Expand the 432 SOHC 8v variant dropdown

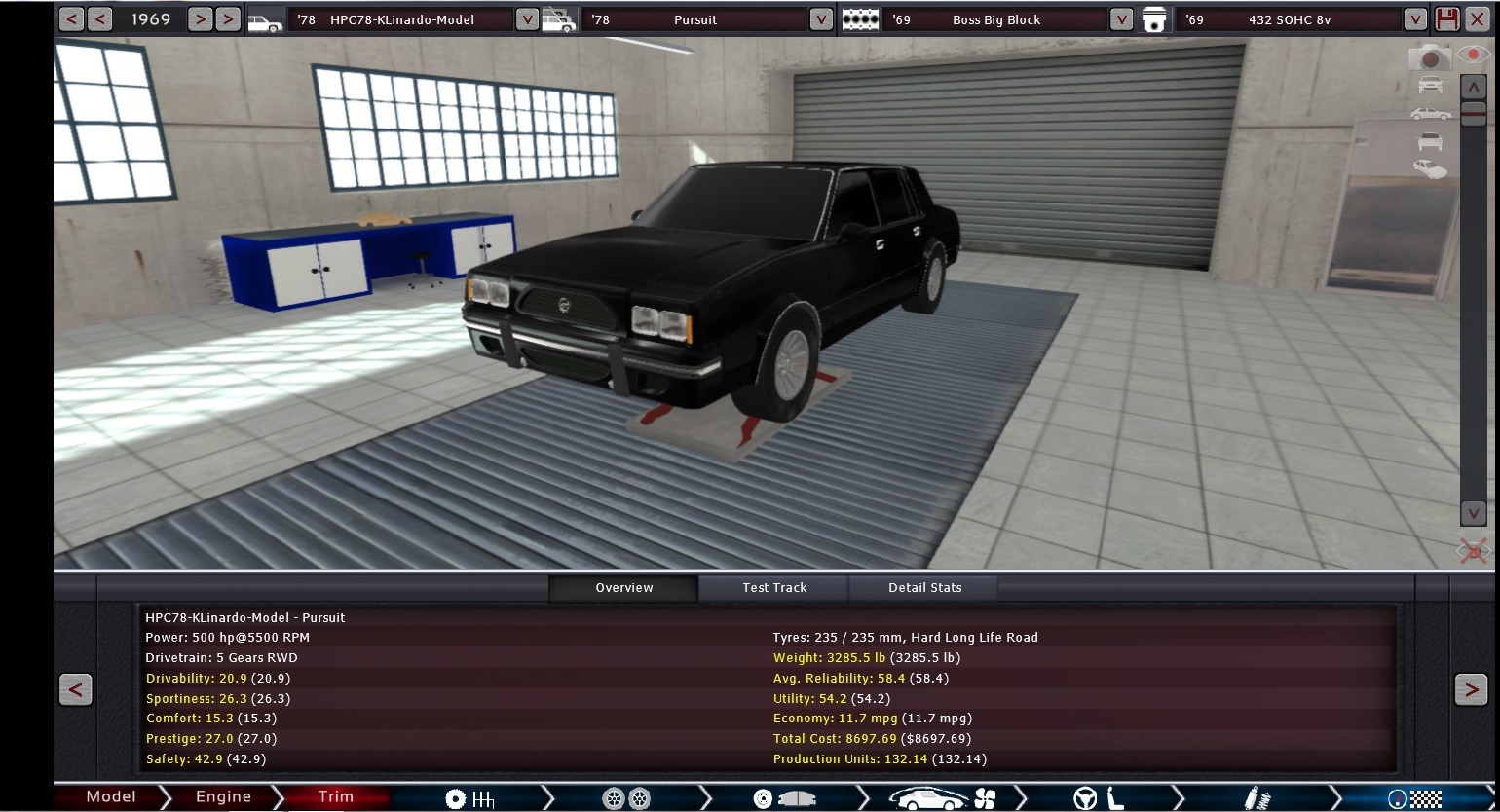click(1415, 19)
